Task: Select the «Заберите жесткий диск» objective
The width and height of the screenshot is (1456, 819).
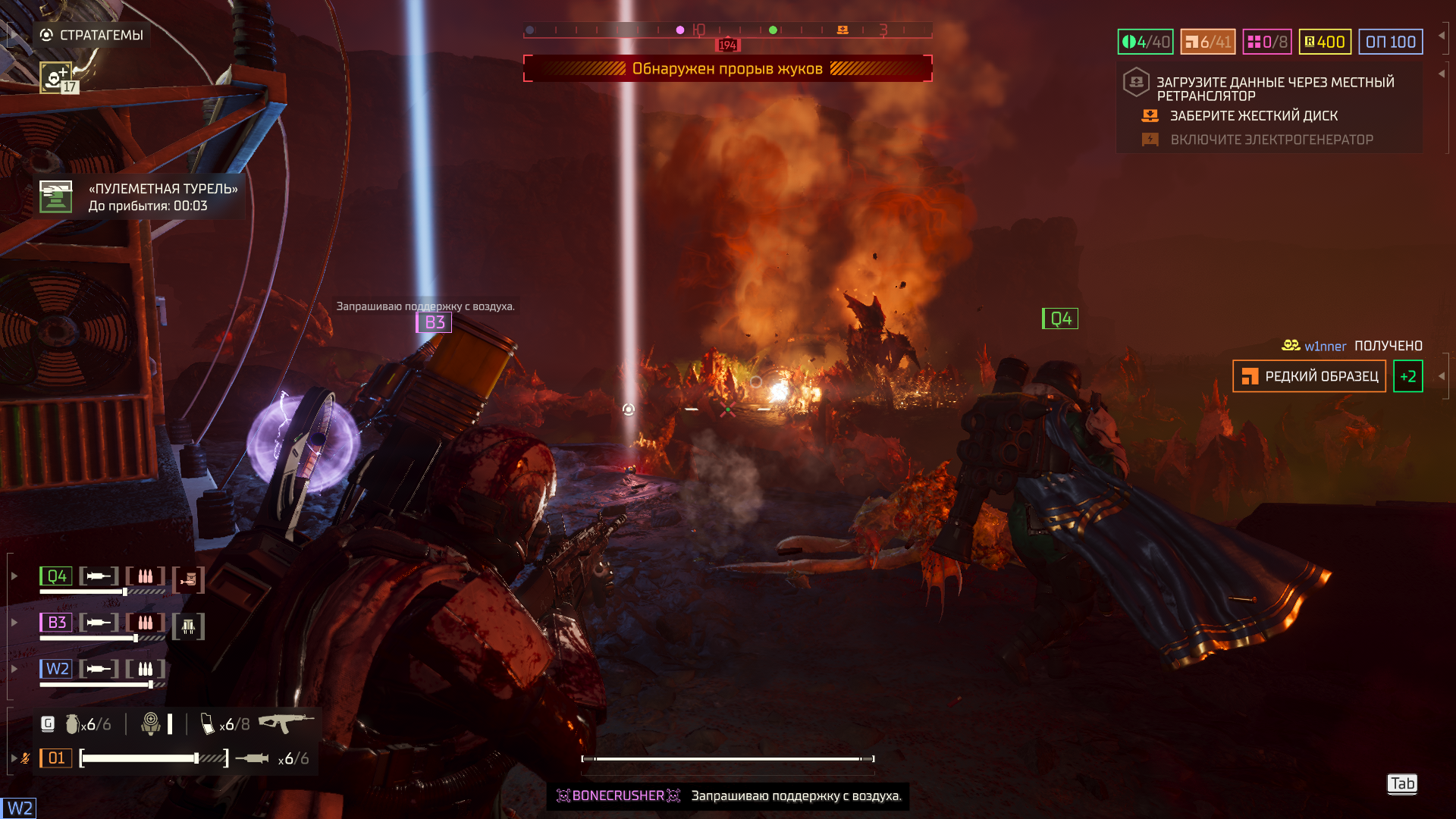Action: pos(1253,116)
